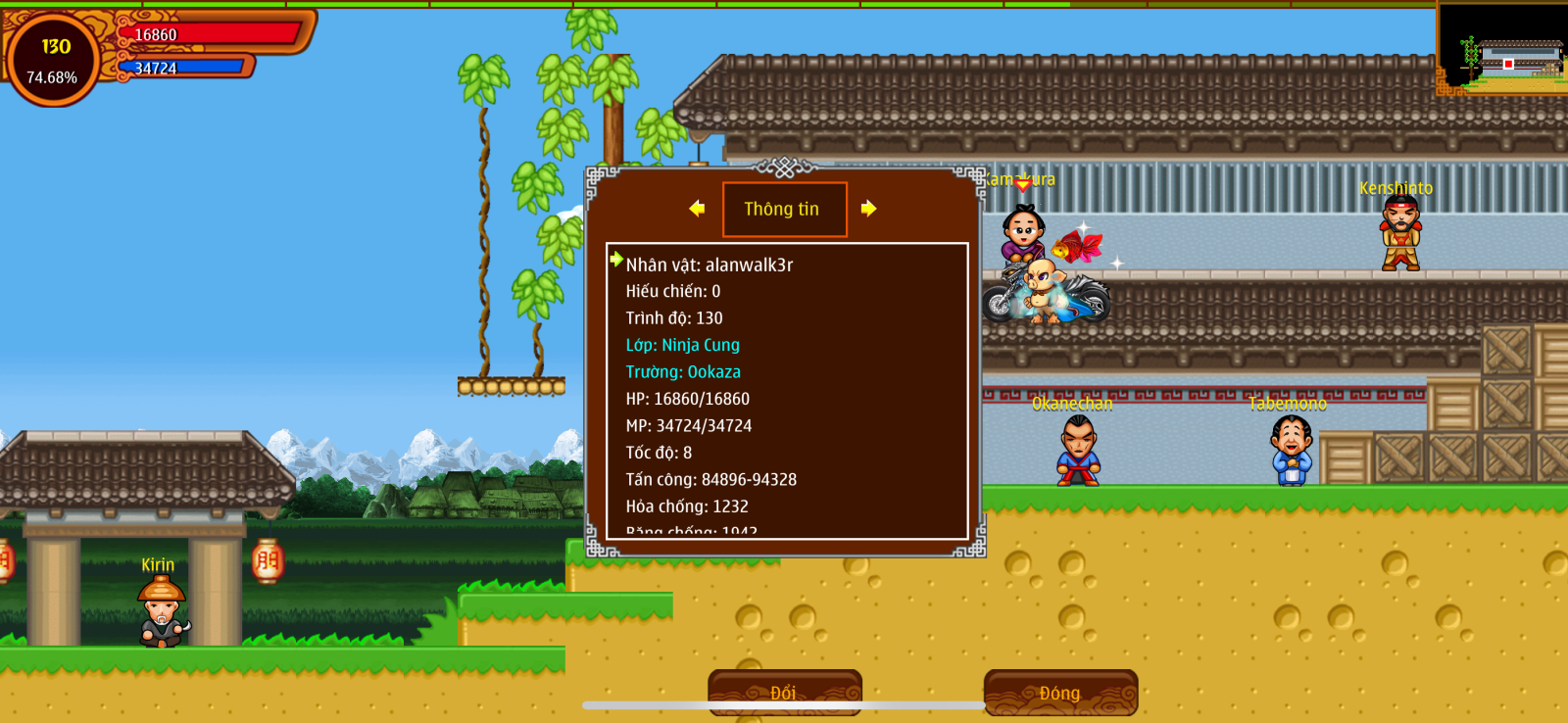Image resolution: width=1568 pixels, height=723 pixels.
Task: Select the Nhân vật: alanwalk3r row
Action: 710,265
